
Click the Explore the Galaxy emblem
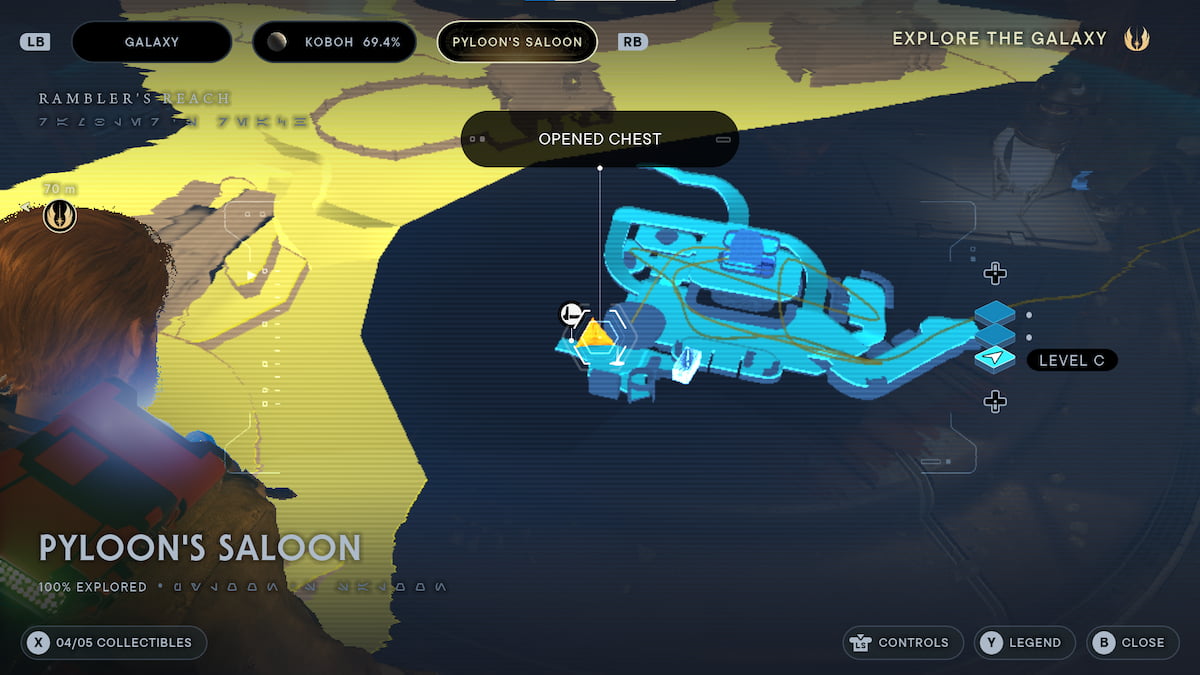1136,39
